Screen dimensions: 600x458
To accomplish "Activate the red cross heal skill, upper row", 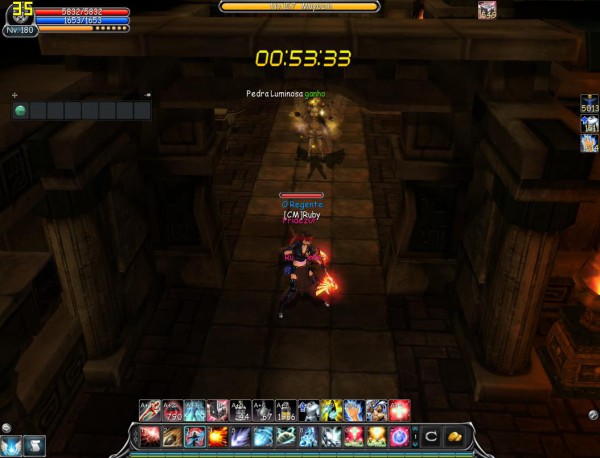I will [x=400, y=409].
